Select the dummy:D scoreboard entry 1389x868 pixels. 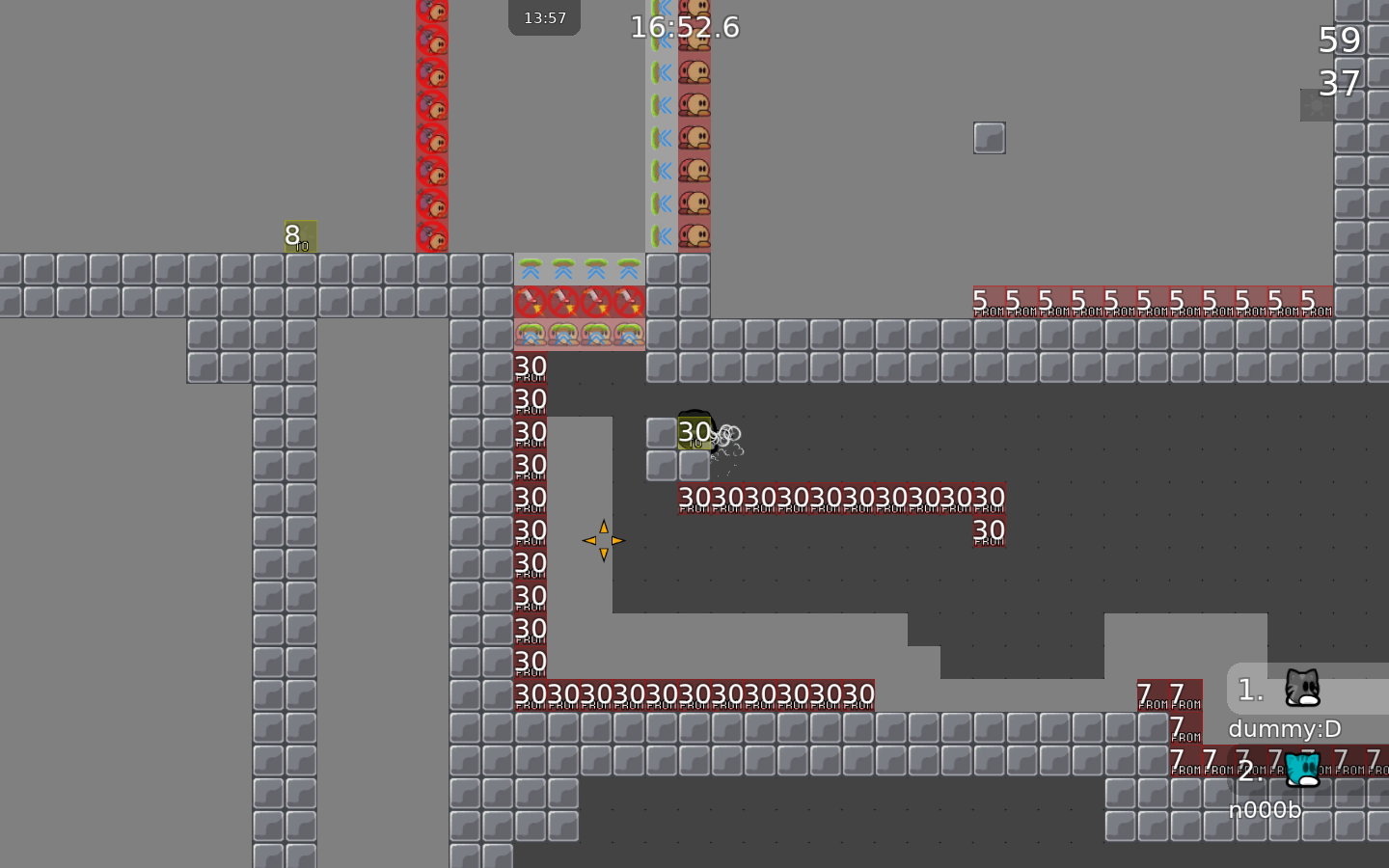point(1284,729)
